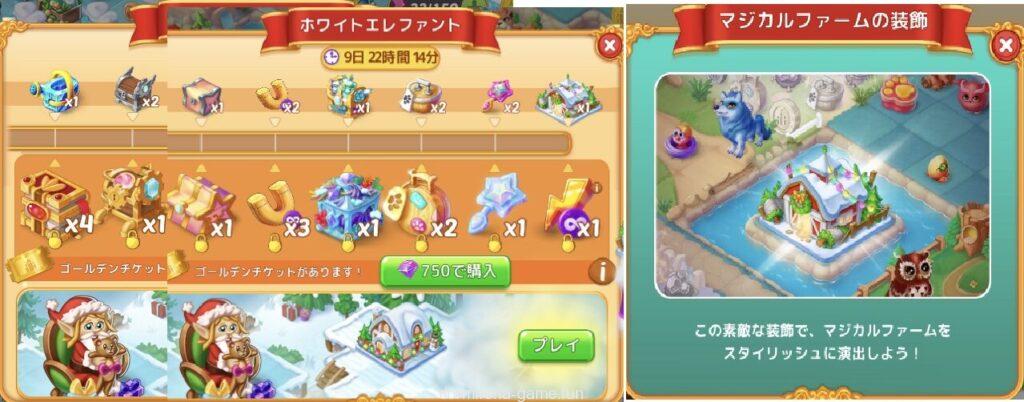Close the マジカルファームの装飾 popup
The width and height of the screenshot is (1024, 402).
point(1004,46)
